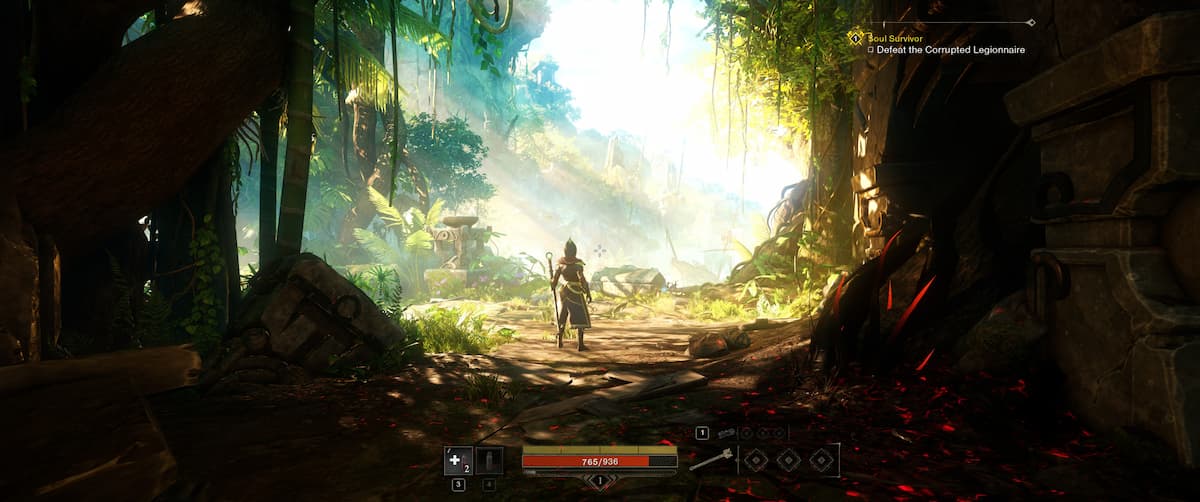The height and width of the screenshot is (502, 1200).
Task: Choose the small secondary weapon icon
Action: point(727,433)
